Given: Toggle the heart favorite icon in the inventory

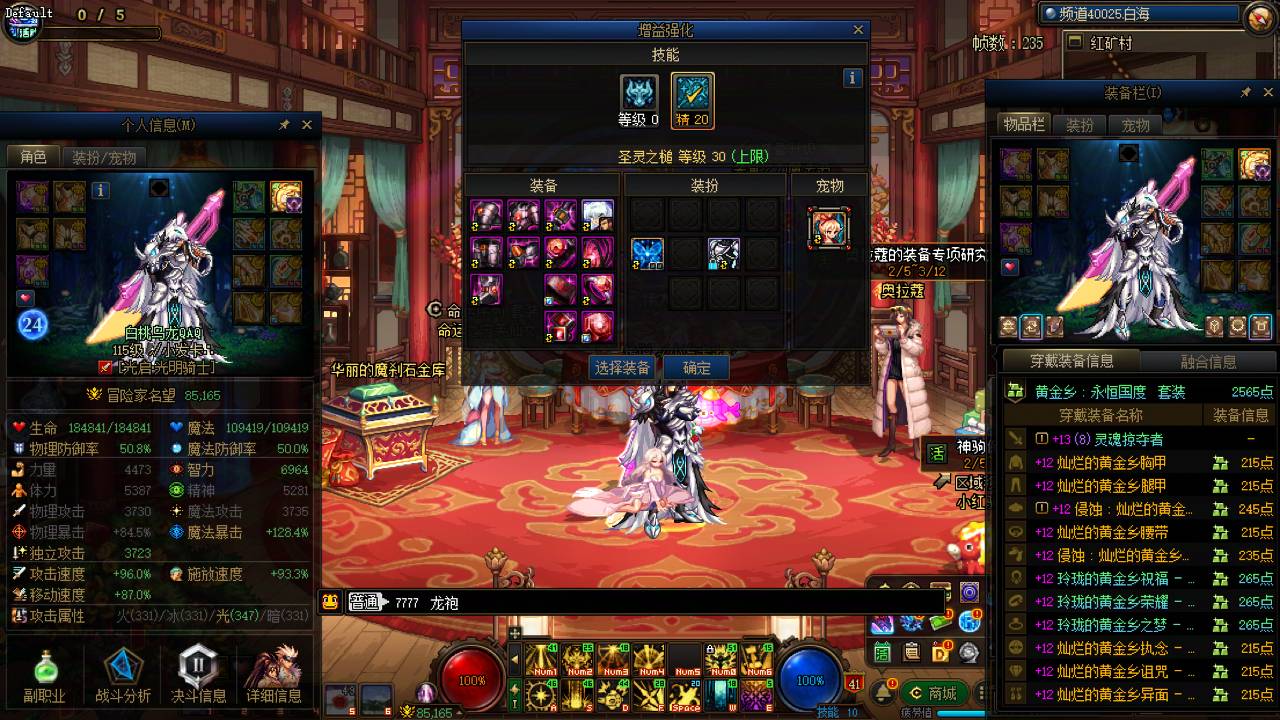Looking at the screenshot, I should [x=1009, y=266].
